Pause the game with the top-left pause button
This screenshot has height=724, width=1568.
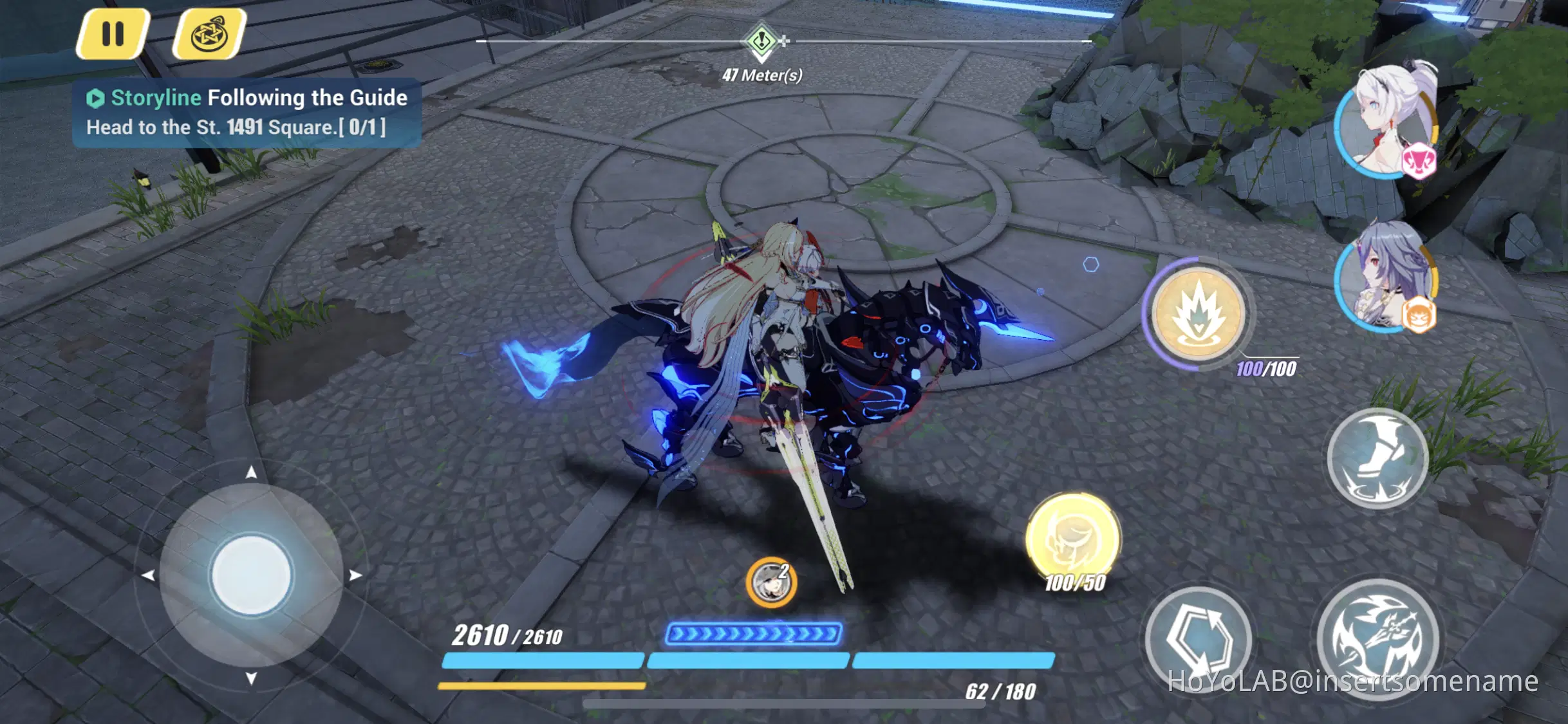pos(113,35)
